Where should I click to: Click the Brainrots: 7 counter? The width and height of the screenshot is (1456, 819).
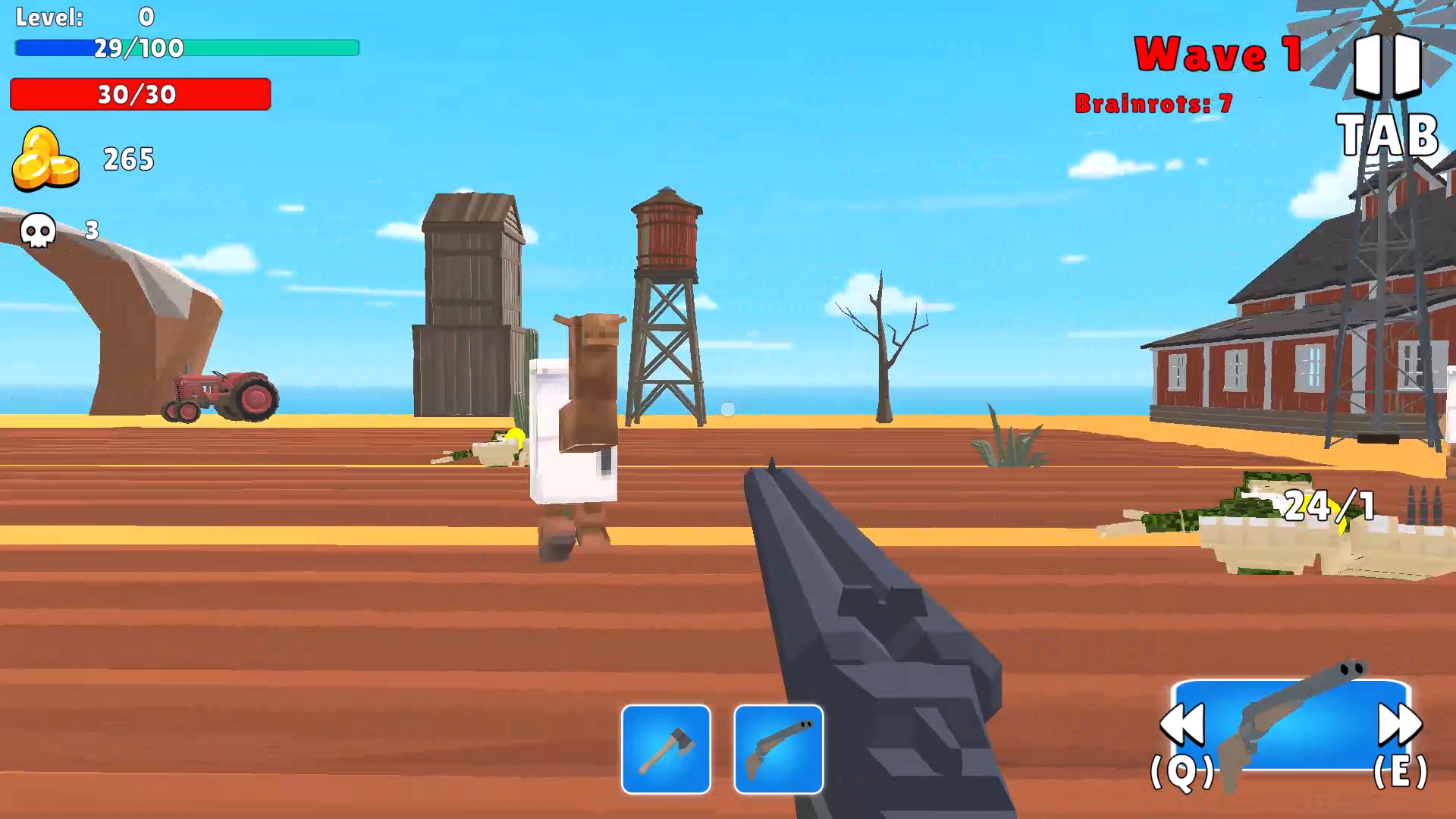tap(1155, 104)
